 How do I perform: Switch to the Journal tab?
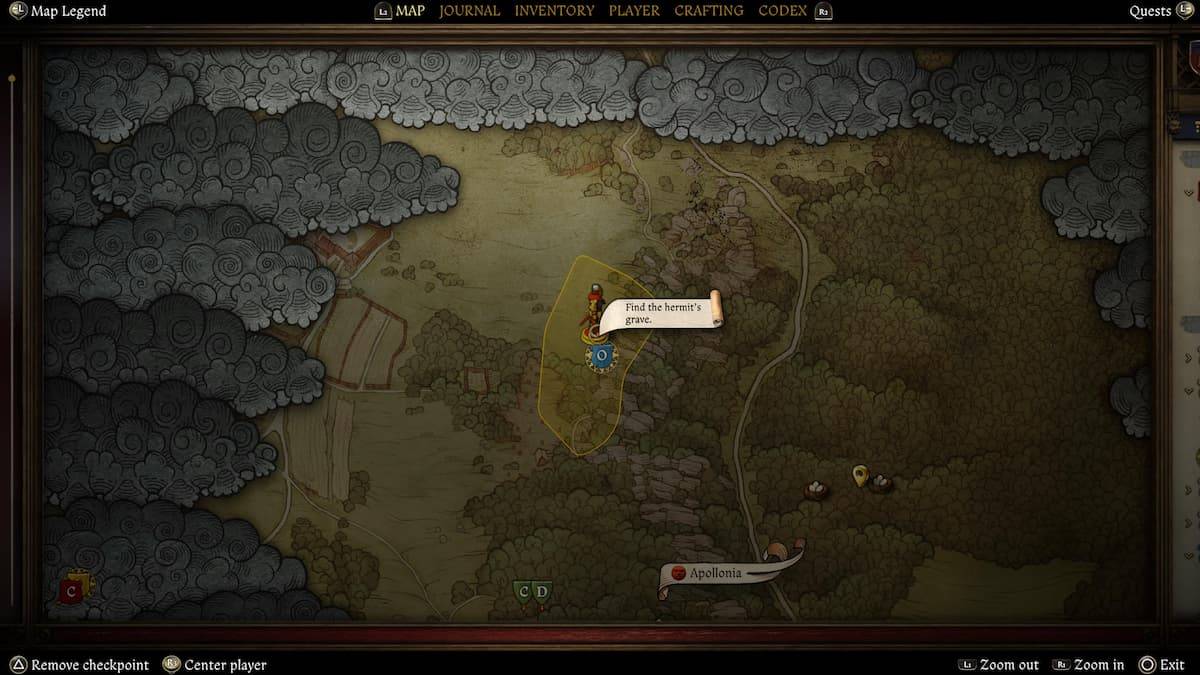469,11
